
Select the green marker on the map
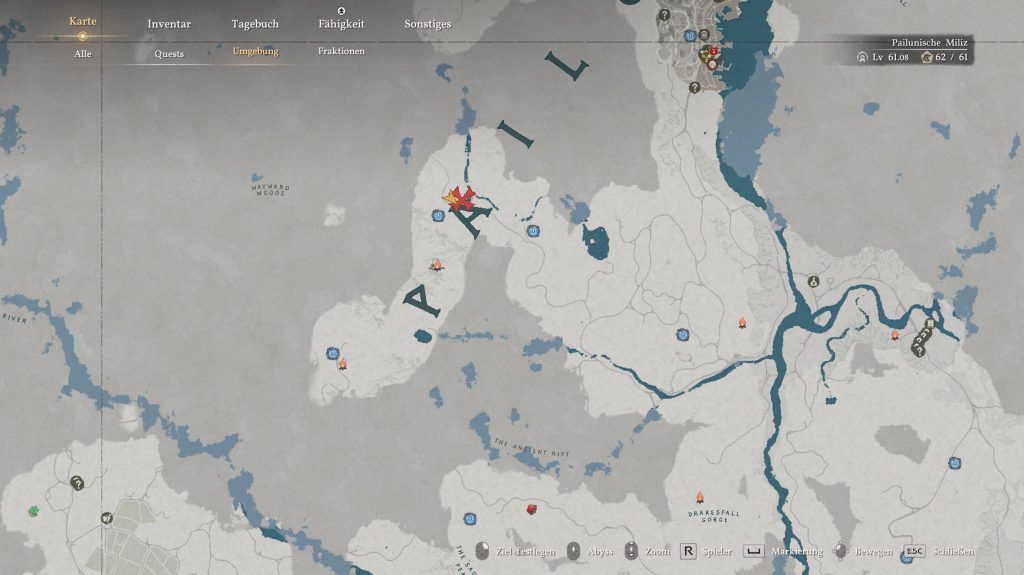33,511
